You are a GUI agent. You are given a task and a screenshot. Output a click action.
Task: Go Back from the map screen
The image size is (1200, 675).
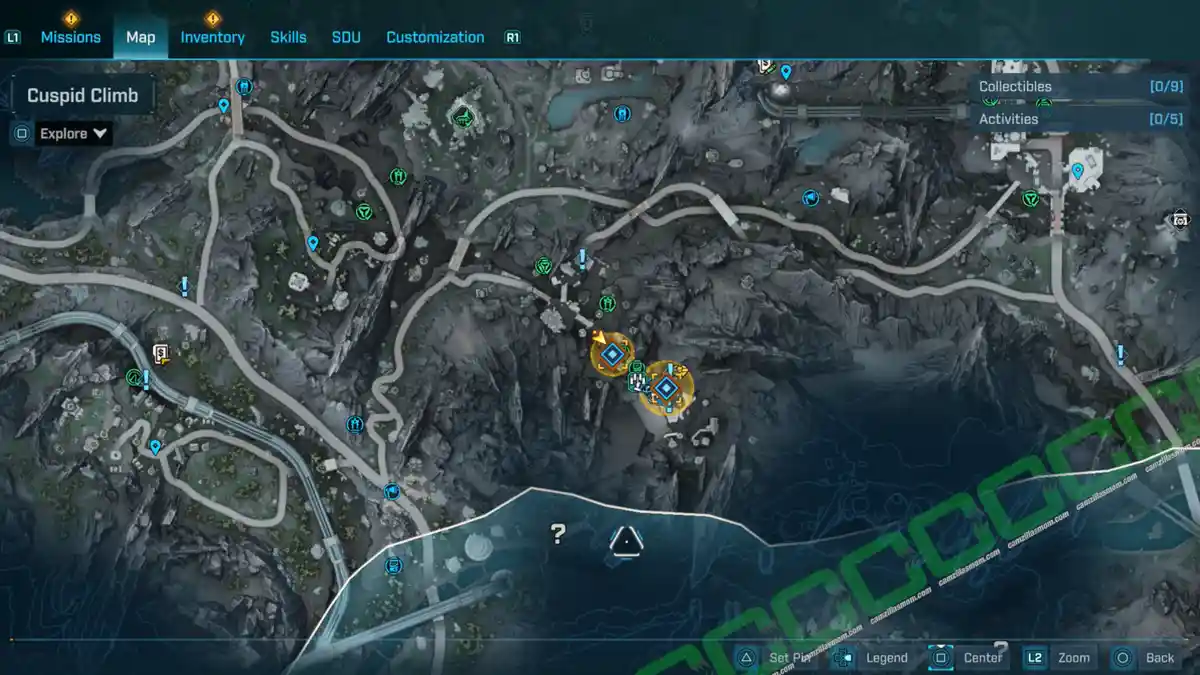pyautogui.click(x=1146, y=657)
